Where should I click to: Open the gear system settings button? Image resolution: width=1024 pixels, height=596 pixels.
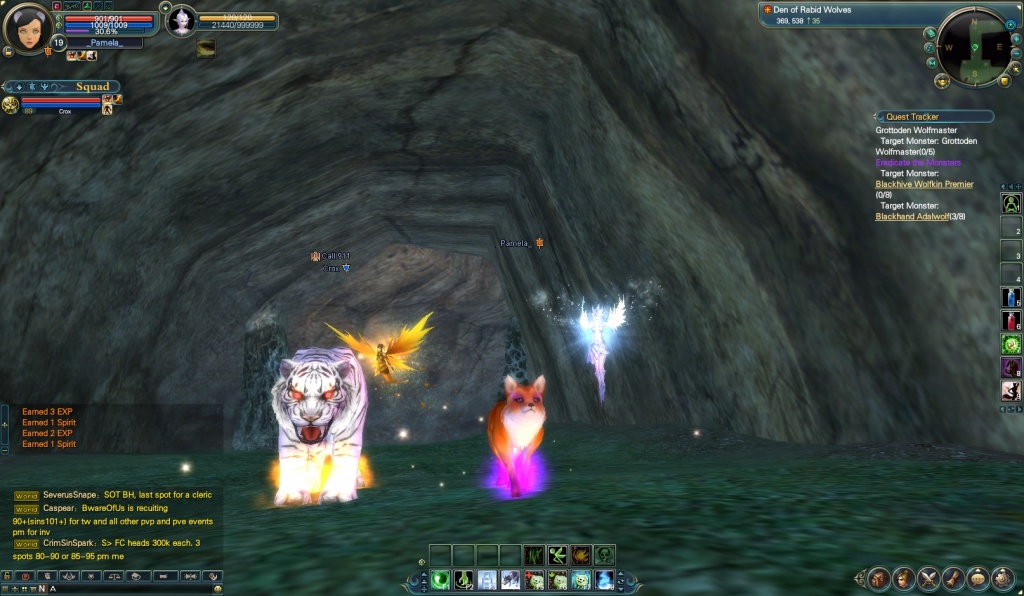[x=1003, y=578]
